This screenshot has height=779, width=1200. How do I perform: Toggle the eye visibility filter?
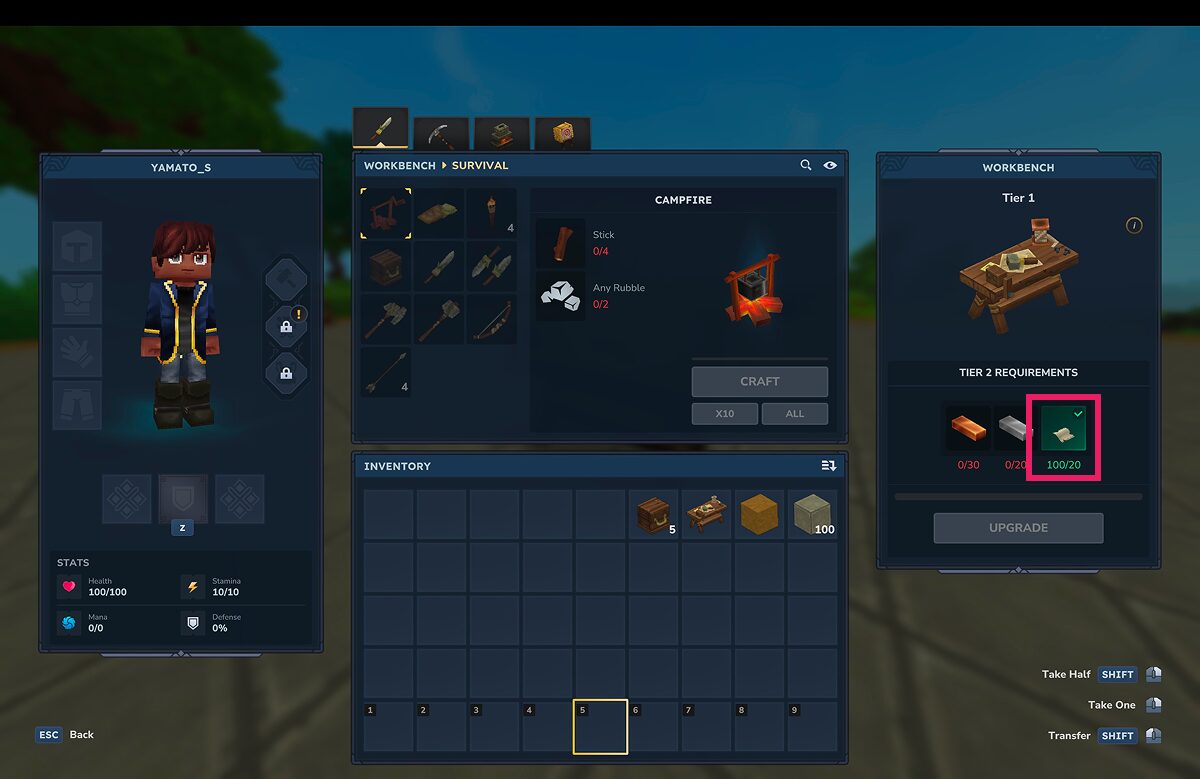[x=830, y=165]
